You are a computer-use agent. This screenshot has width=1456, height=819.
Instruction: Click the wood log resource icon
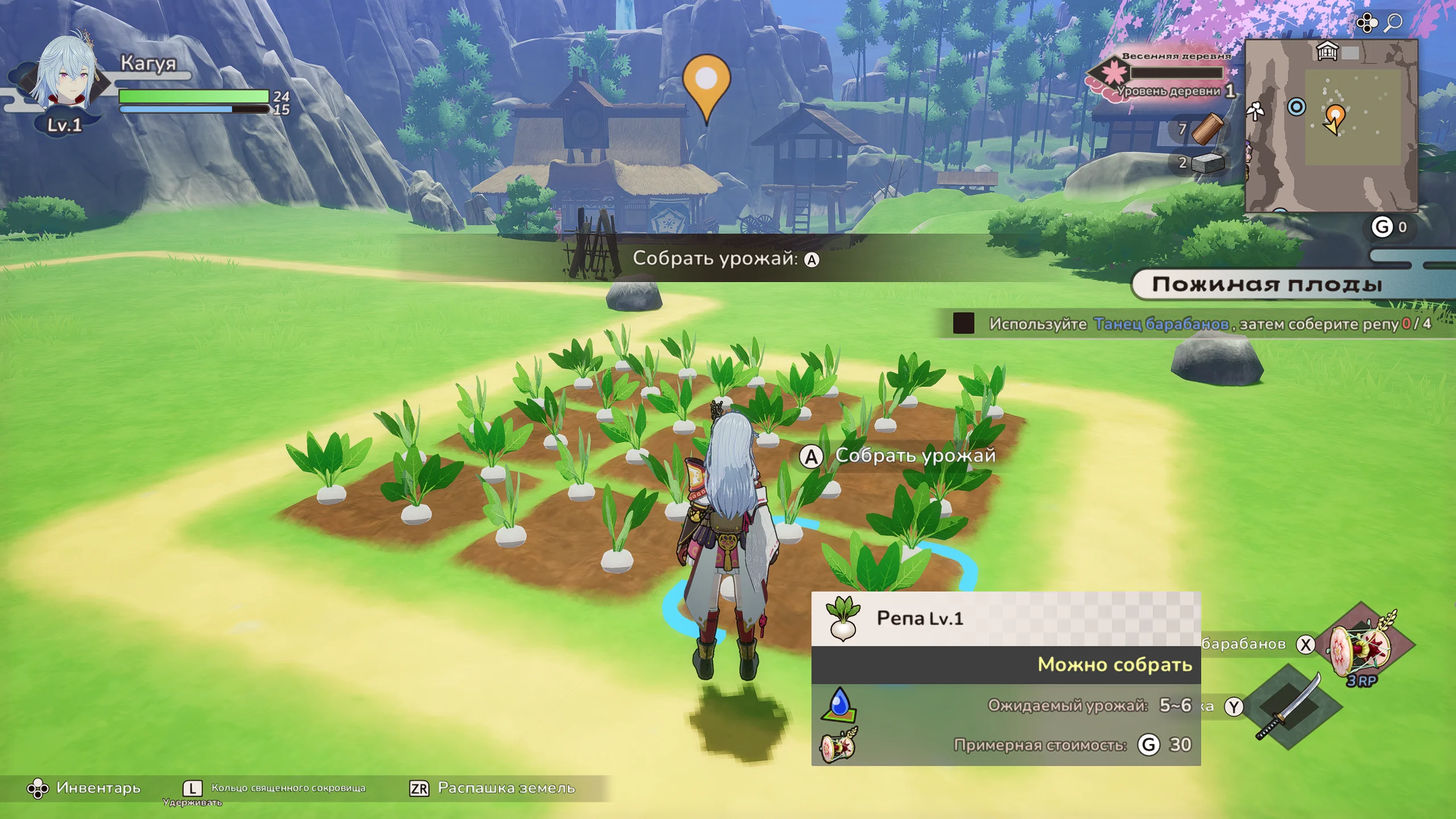pyautogui.click(x=1207, y=129)
